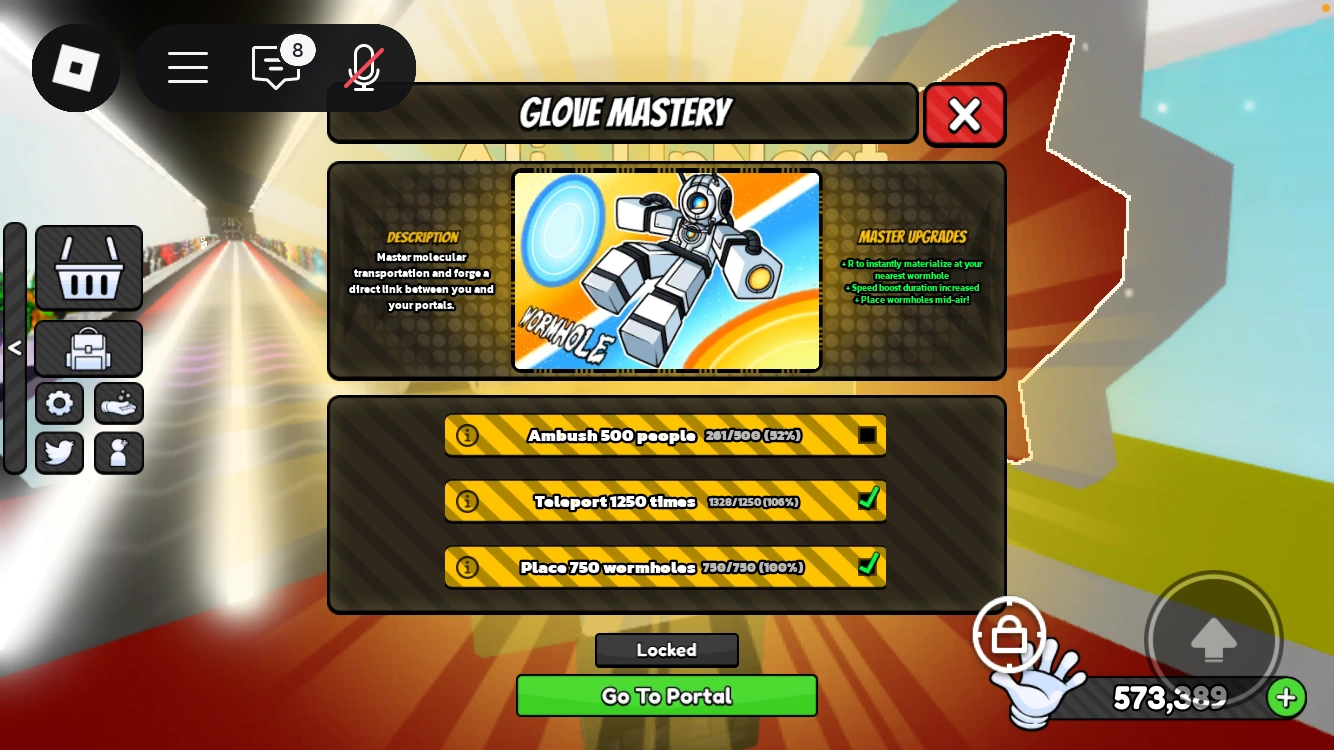Screen dimensions: 1334x750
Task: Click the Place 750 wormholes checkmark
Action: tap(866, 566)
